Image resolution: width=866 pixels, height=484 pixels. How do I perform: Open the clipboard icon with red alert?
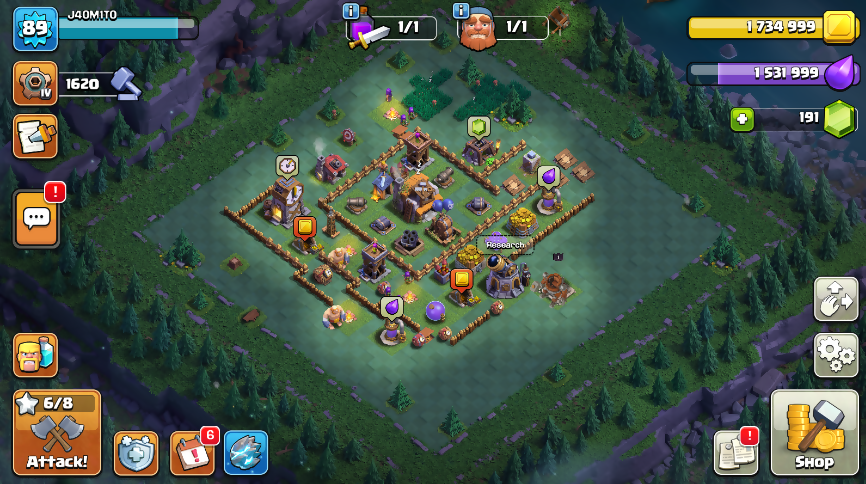(735, 453)
